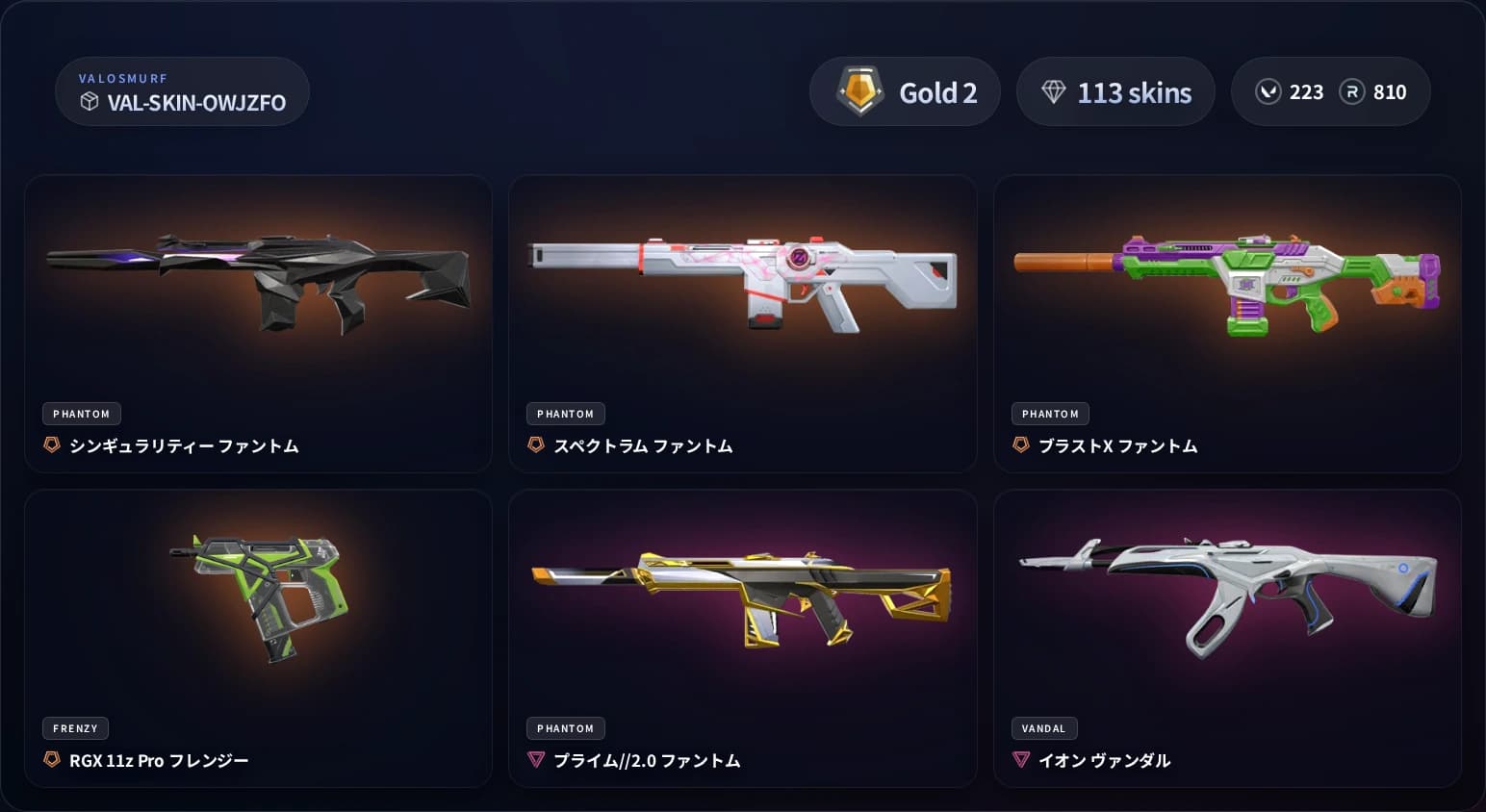
Task: Click the Gold 2 rank medal icon
Action: click(860, 90)
